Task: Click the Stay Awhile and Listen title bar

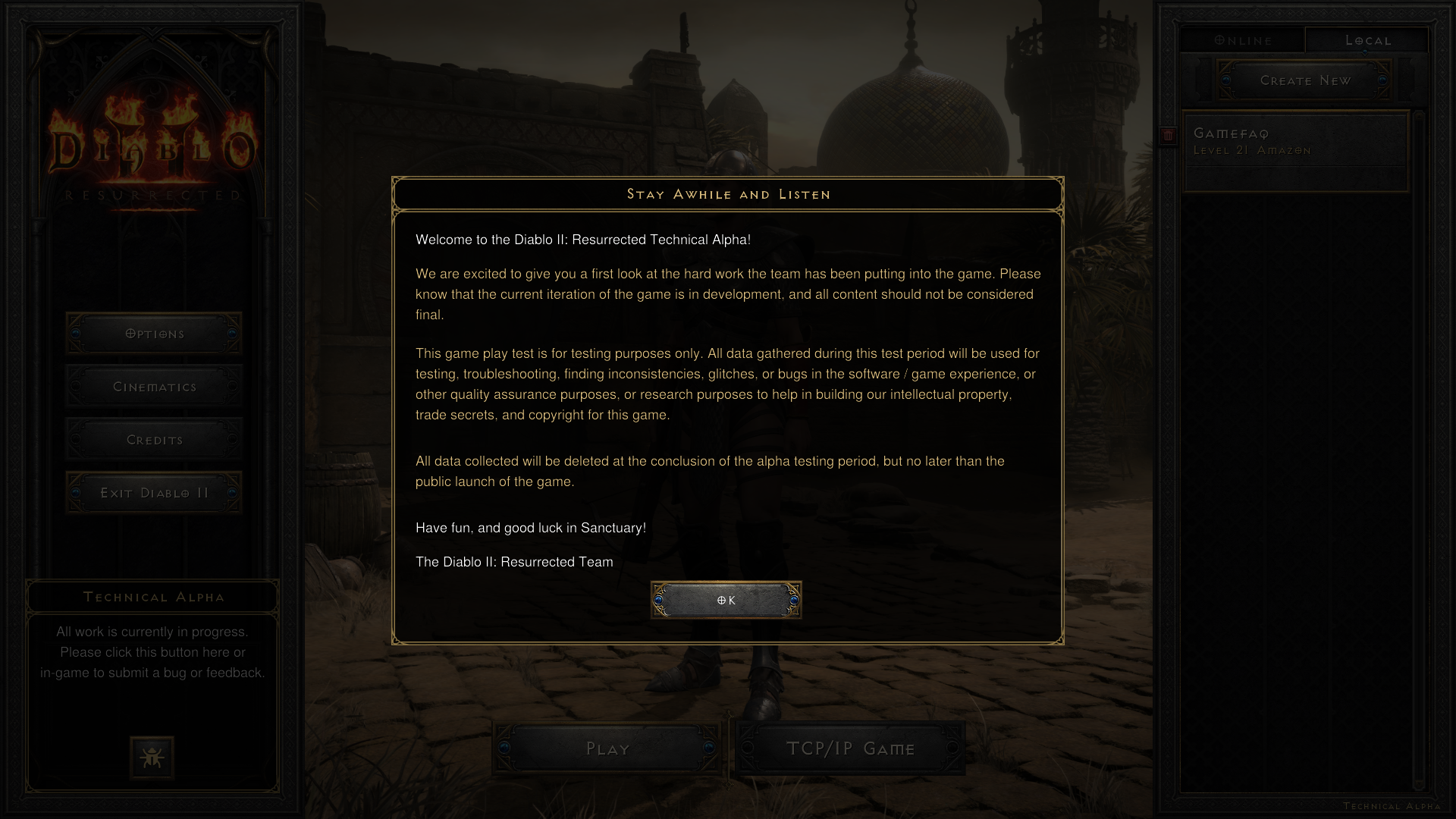Action: [x=727, y=194]
